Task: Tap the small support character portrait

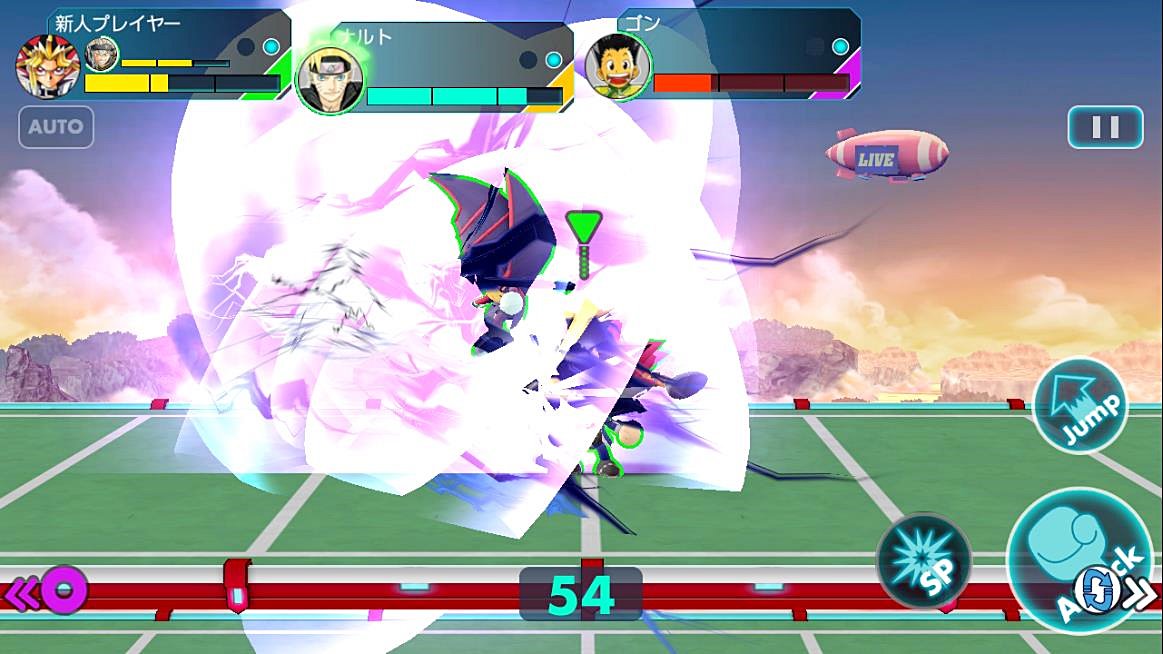Action: (101, 54)
